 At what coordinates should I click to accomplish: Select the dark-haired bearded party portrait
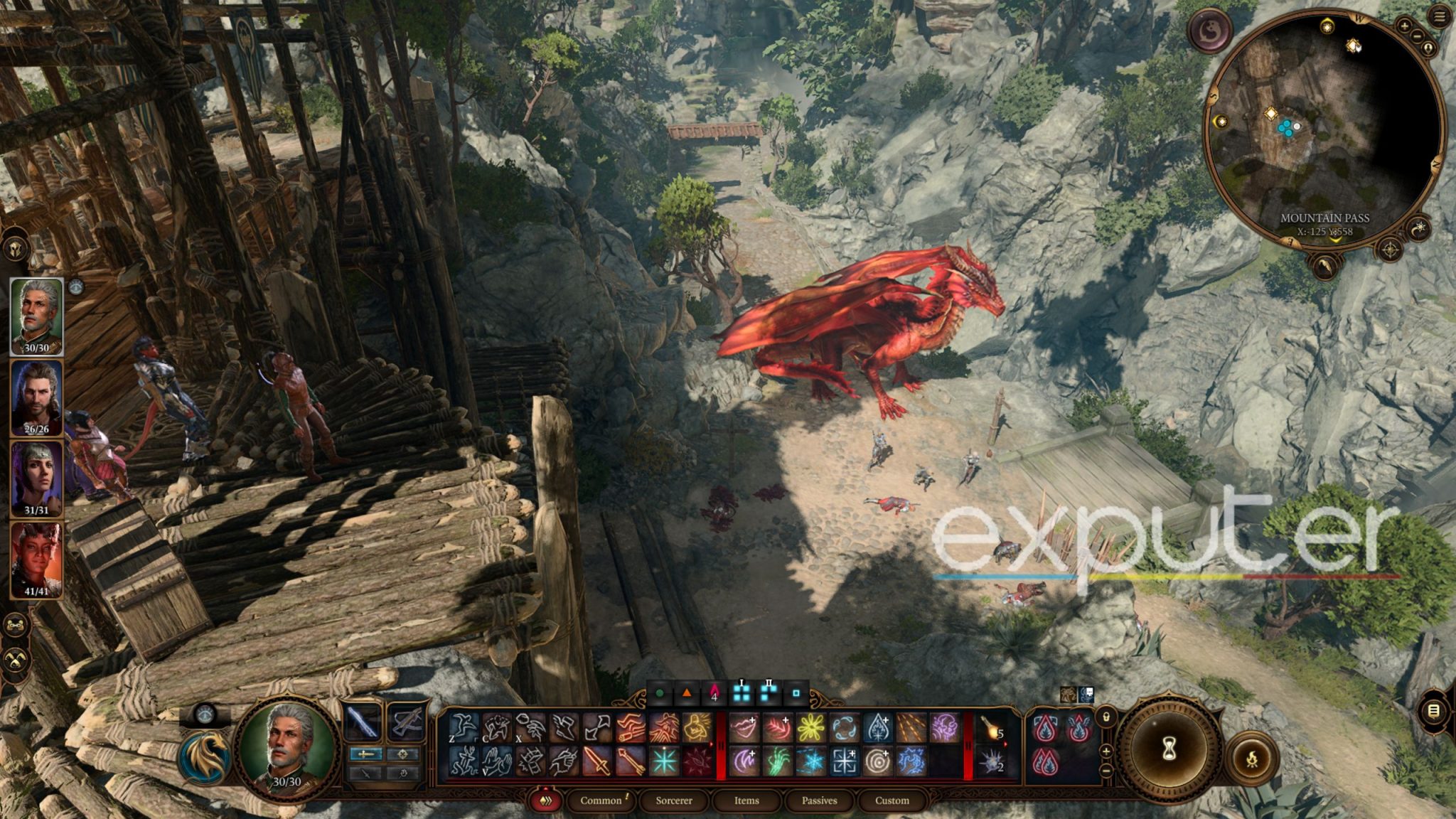36,397
